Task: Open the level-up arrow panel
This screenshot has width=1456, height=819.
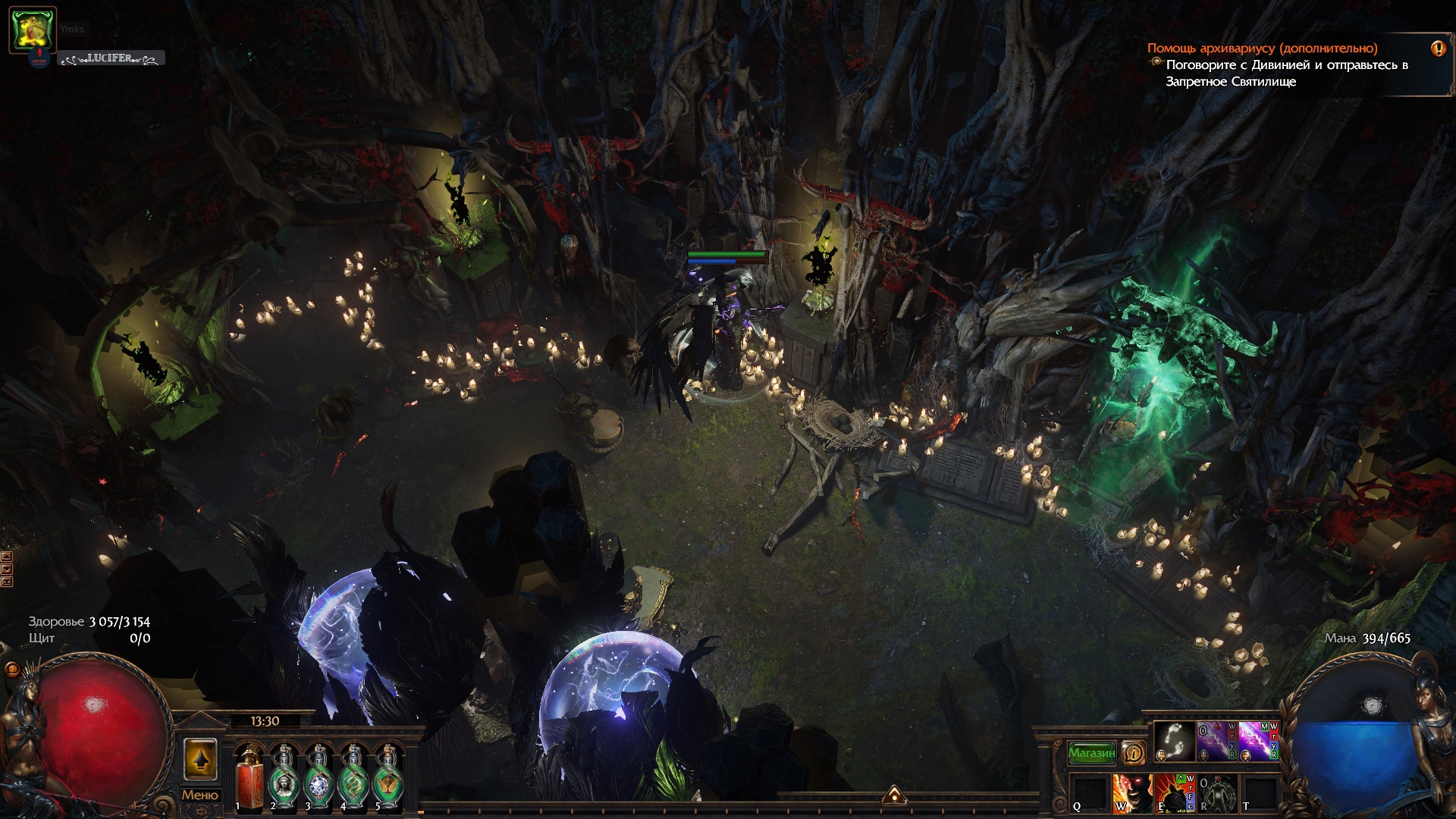Action: [x=200, y=760]
